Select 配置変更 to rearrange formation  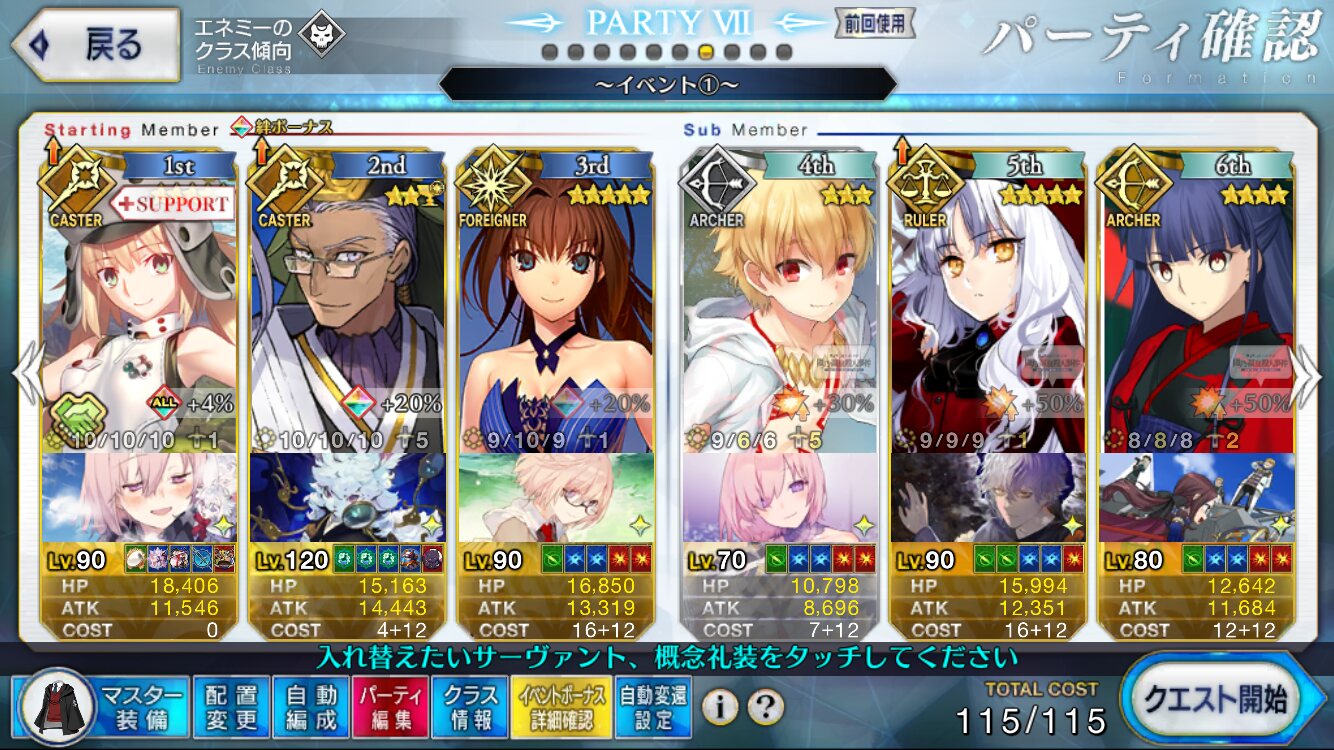231,707
